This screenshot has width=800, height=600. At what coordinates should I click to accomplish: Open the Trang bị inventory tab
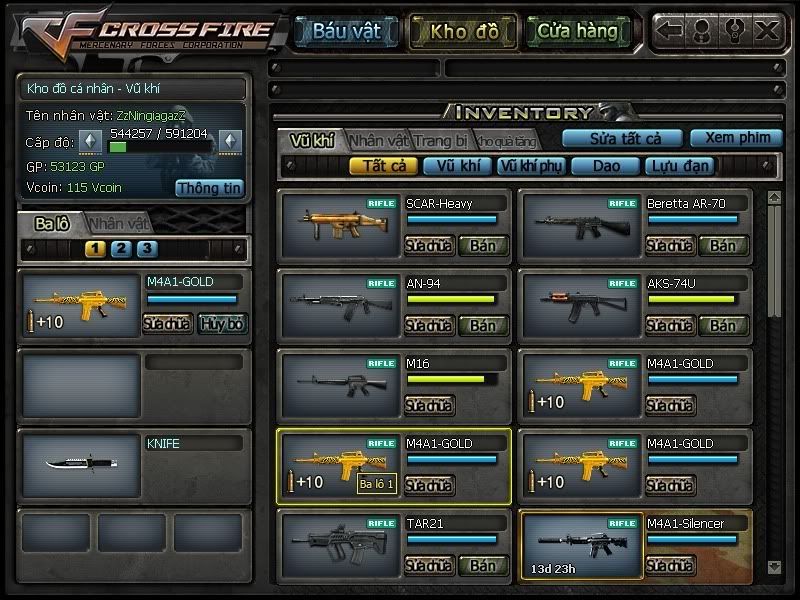click(x=441, y=140)
